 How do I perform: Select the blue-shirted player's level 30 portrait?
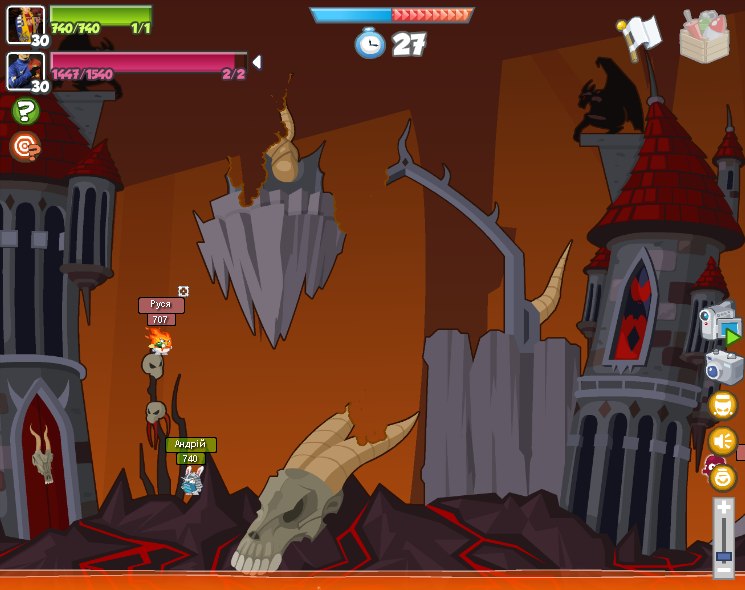point(25,71)
